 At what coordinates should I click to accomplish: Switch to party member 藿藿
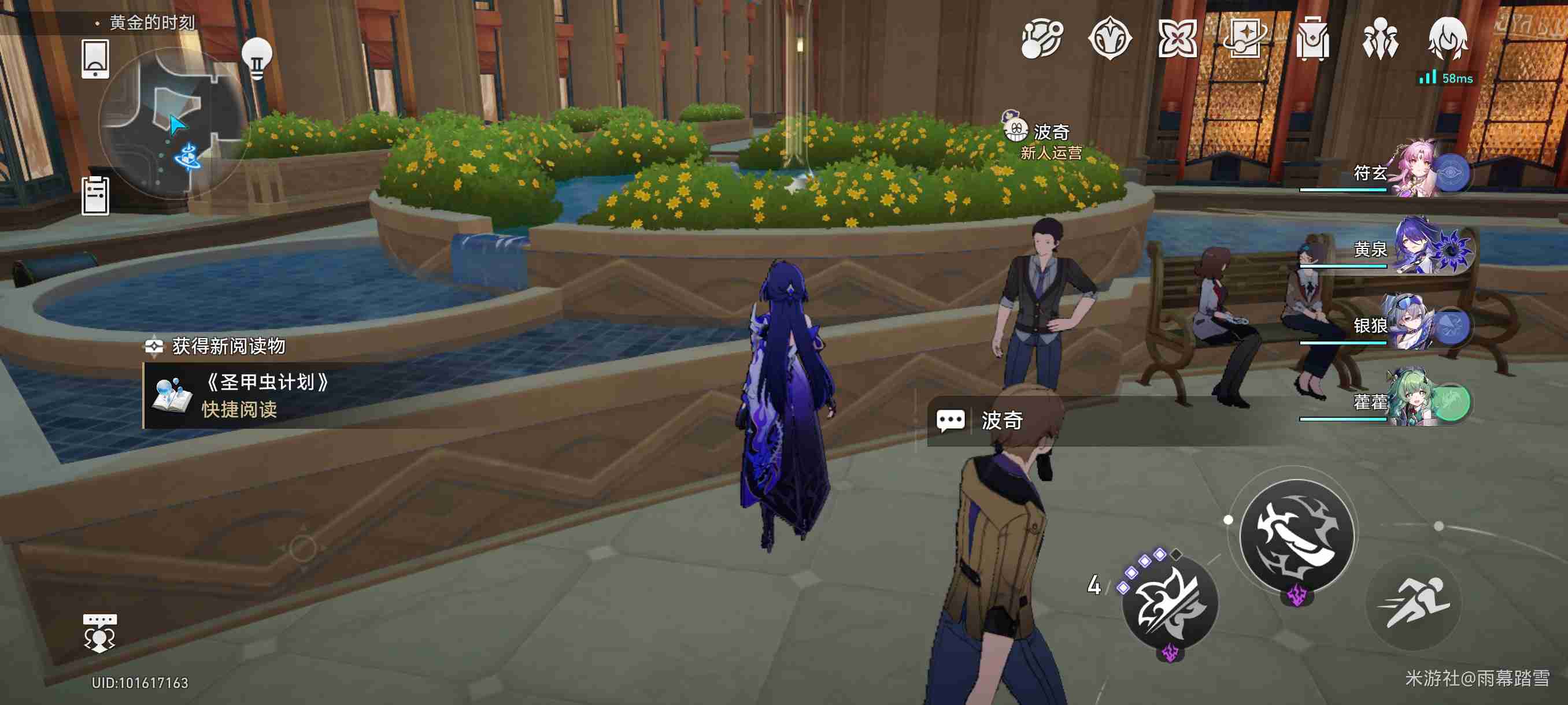[x=1418, y=402]
